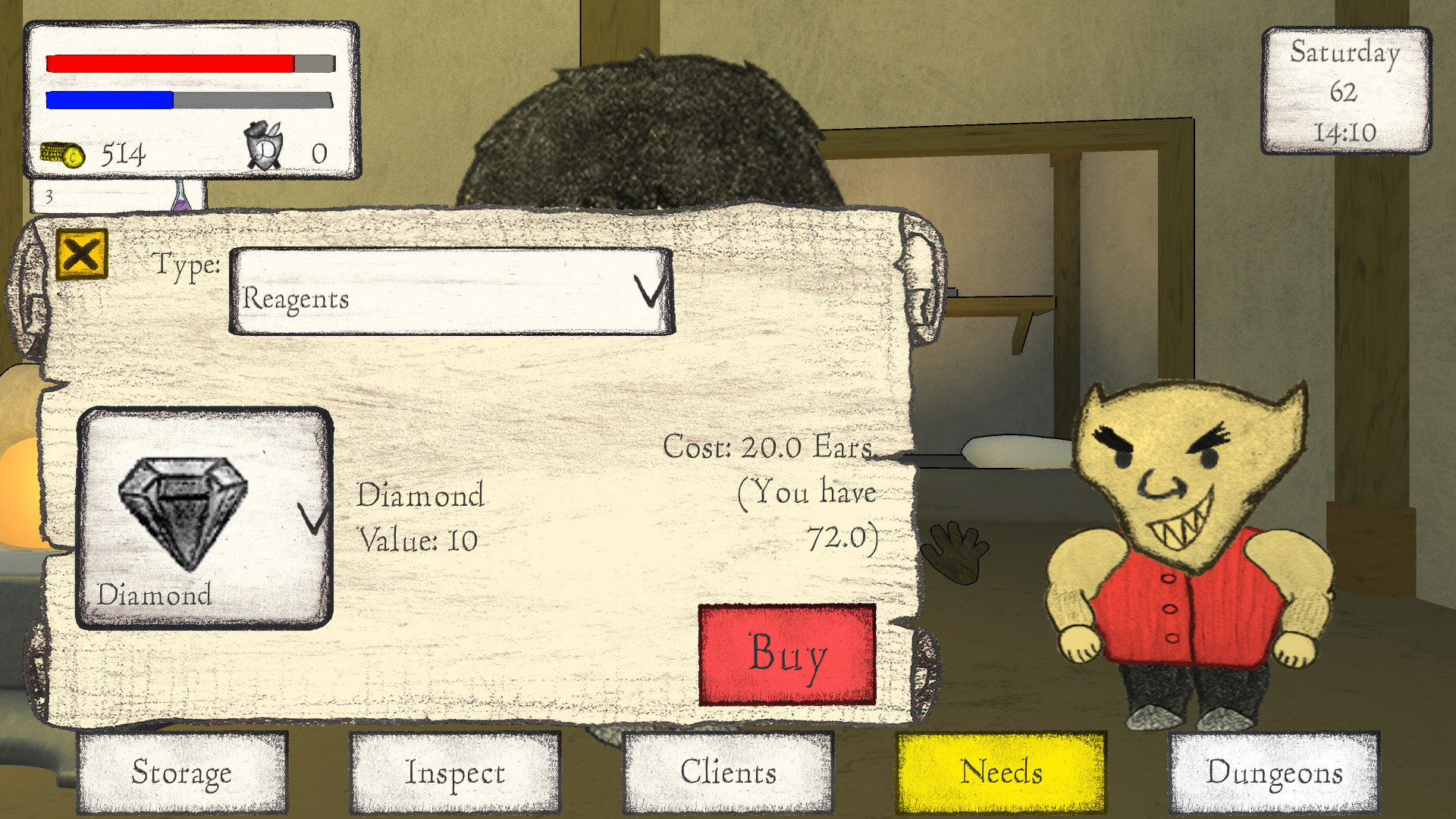Open the Clients tab
Image resolution: width=1456 pixels, height=819 pixels.
tap(728, 772)
